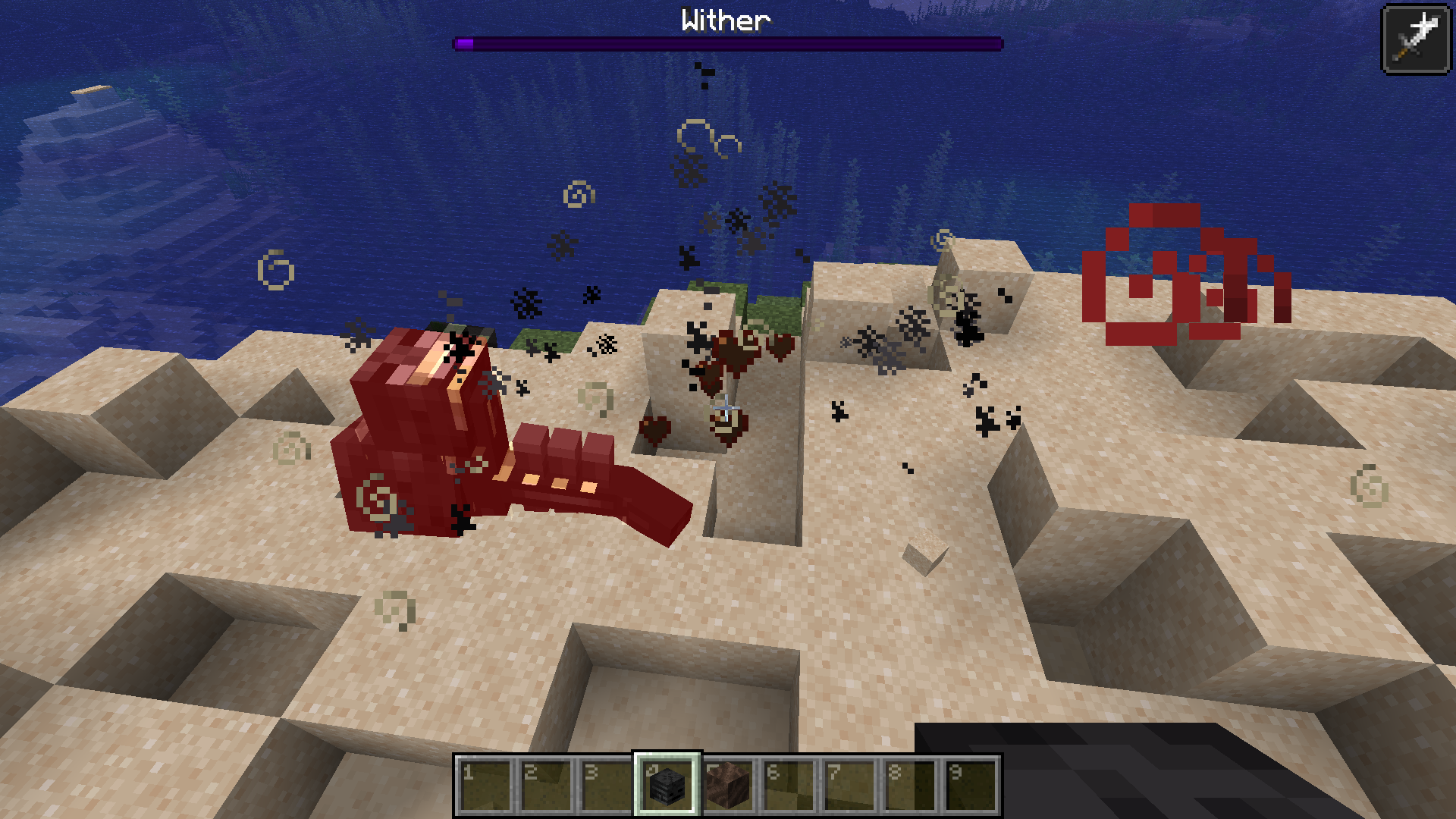Screen dimensions: 1456x819
Task: Select the wither skeleton skull hotbar slot
Action: (x=667, y=786)
